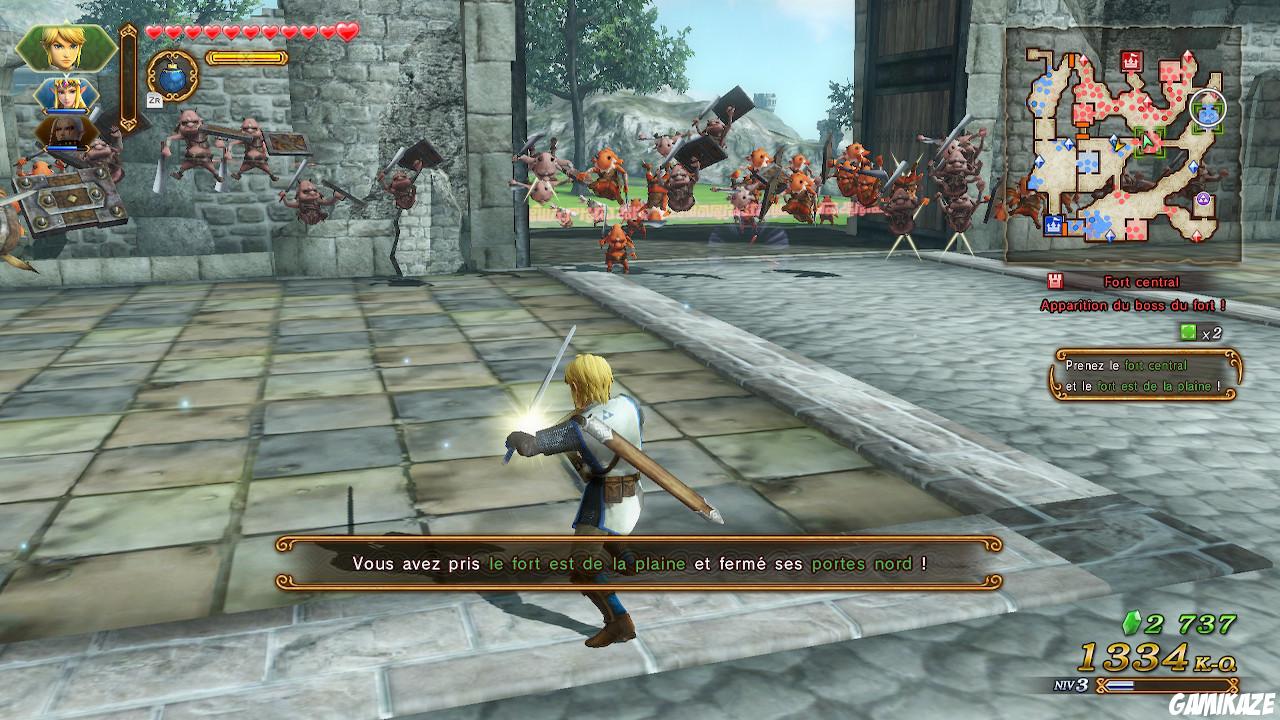This screenshot has width=1280, height=720.
Task: Select the green rupee icon beside the 2737 counter
Action: click(x=1130, y=622)
